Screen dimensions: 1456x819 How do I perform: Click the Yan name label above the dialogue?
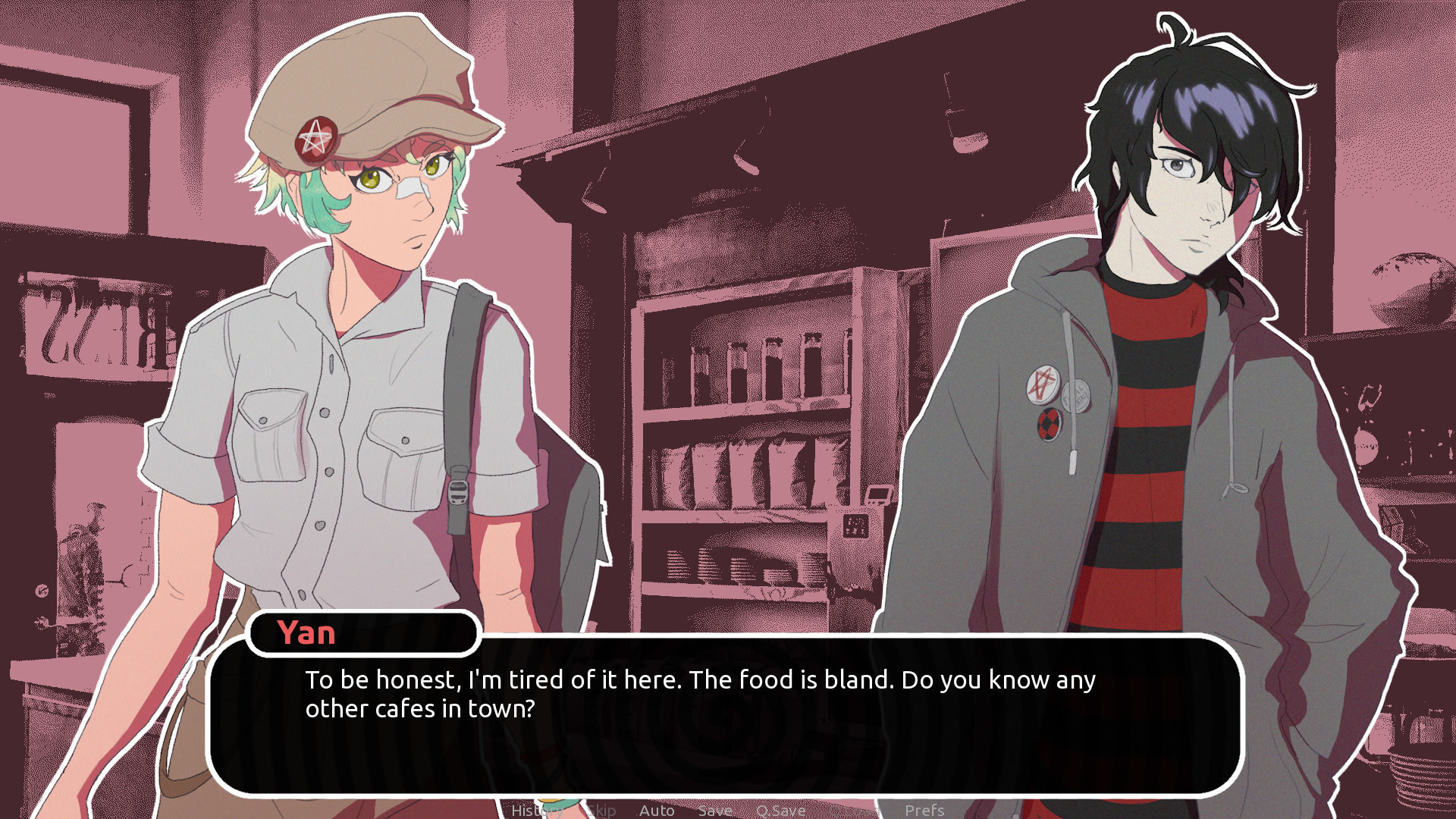tap(305, 634)
